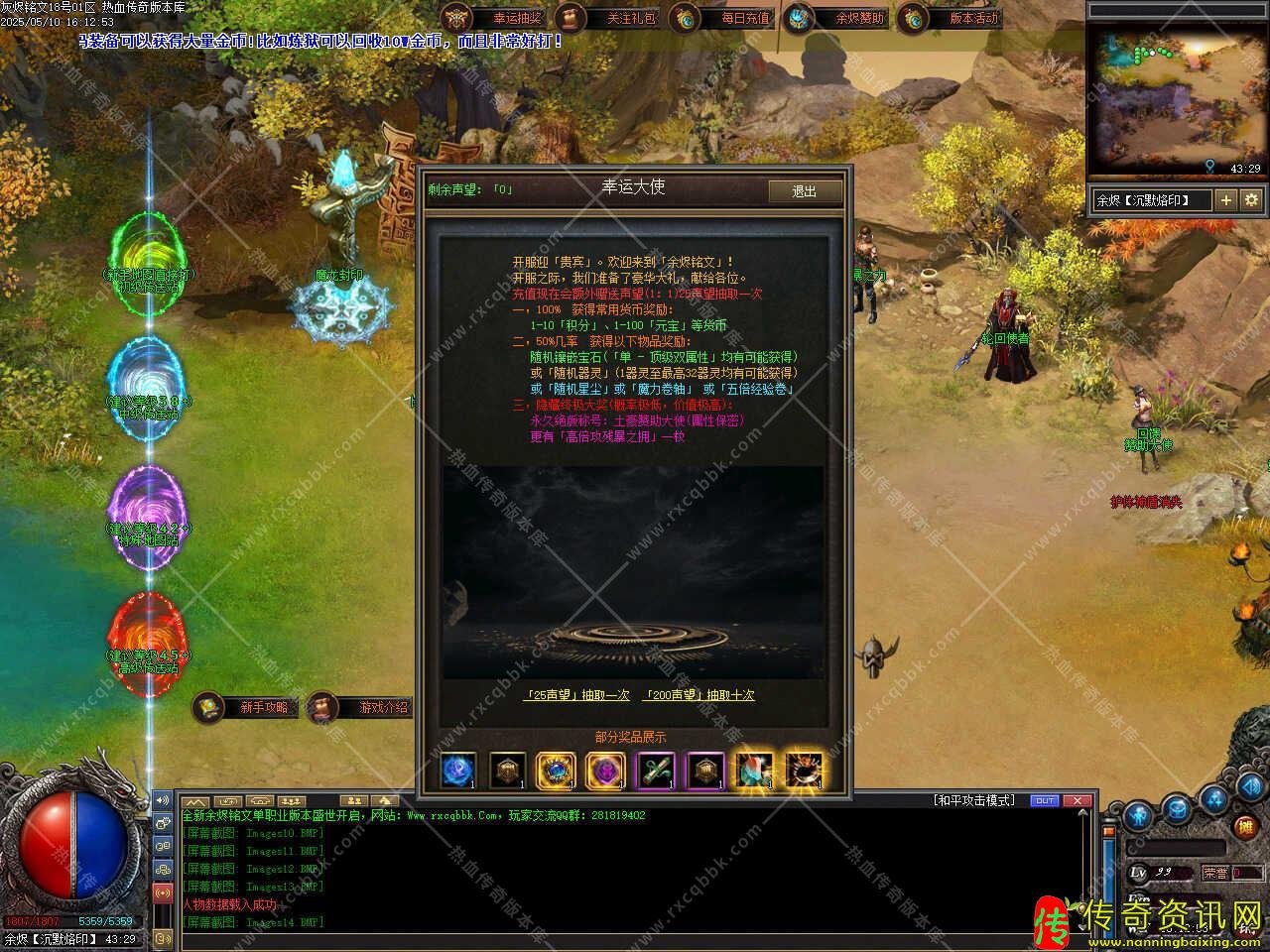Viewport: 1270px width, 952px height.
Task: Close the 幸运大使 dialog with 退出
Action: (805, 191)
